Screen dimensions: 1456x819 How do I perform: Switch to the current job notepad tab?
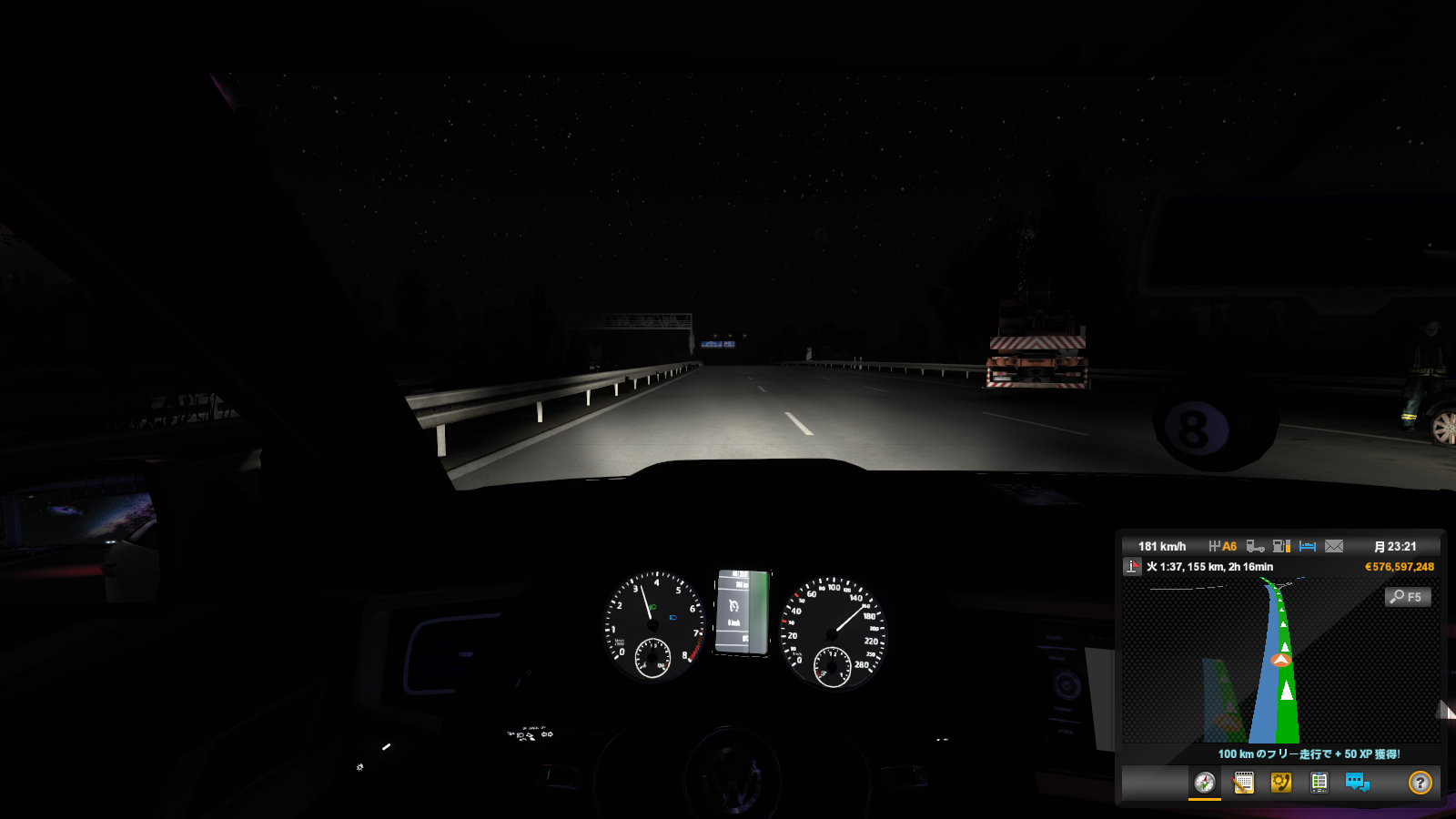coord(1243,783)
